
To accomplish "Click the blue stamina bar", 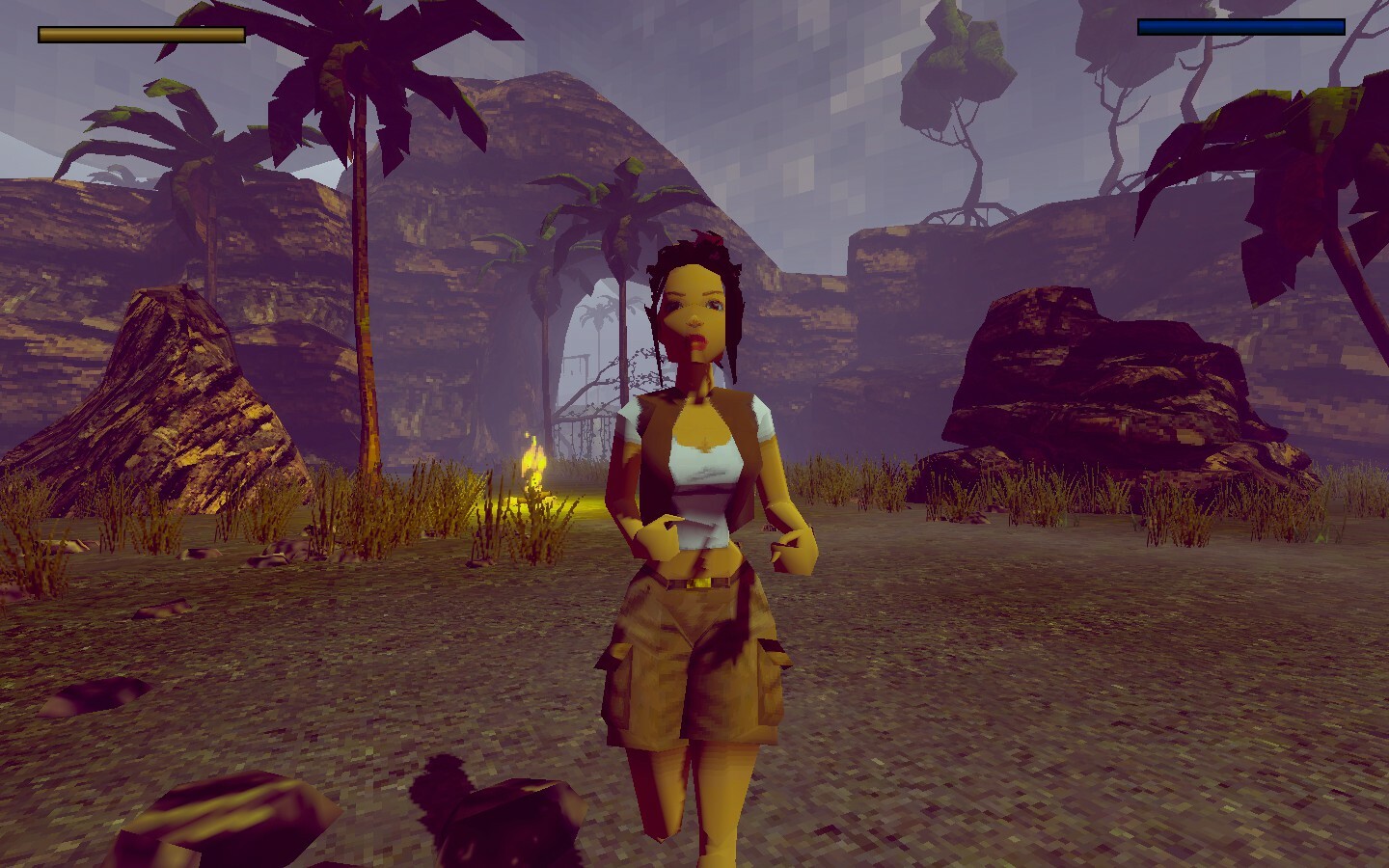I will 1240,28.
